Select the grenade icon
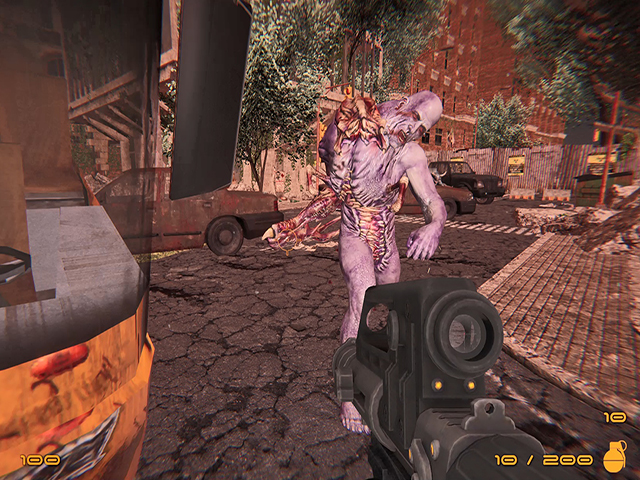The image size is (640, 480). 613,455
